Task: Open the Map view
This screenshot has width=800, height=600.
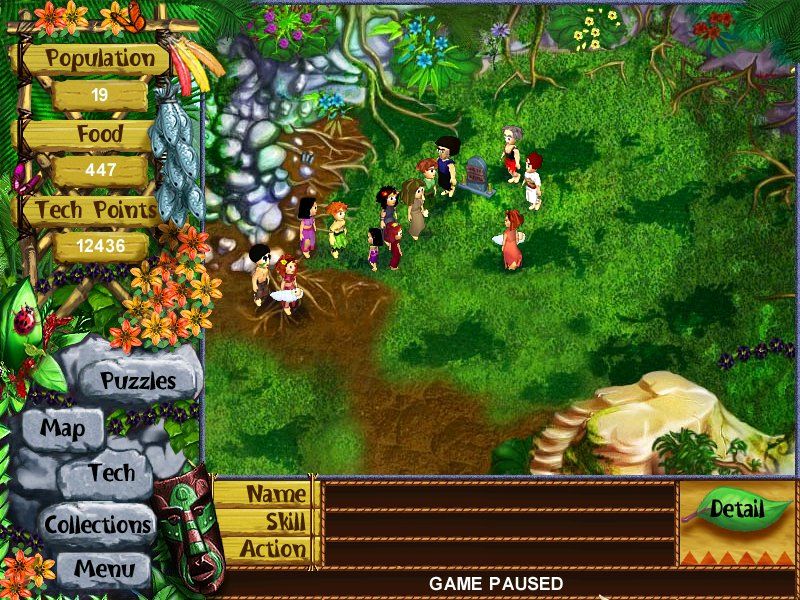Action: [x=62, y=430]
